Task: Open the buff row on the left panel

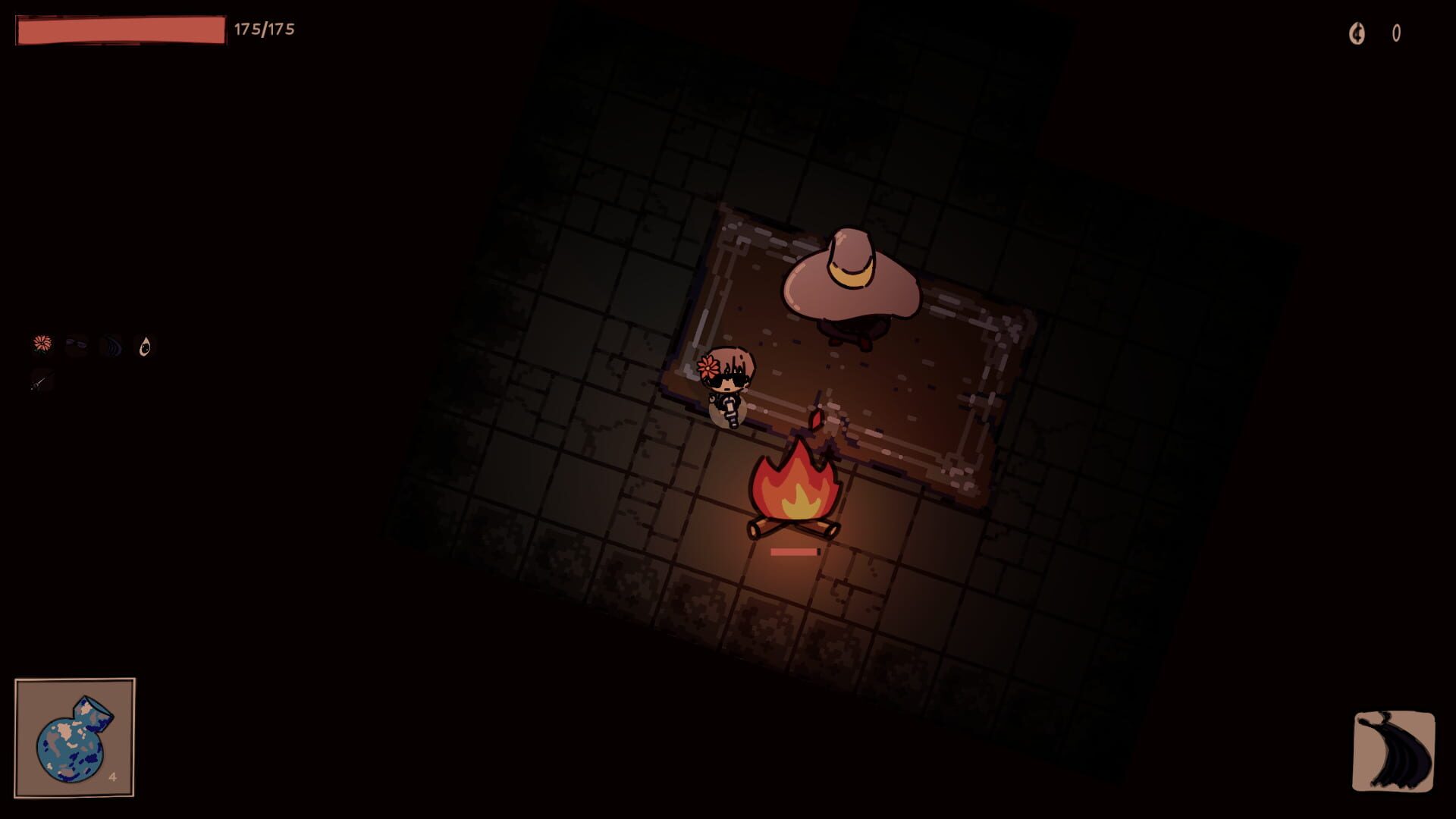Action: click(91, 345)
